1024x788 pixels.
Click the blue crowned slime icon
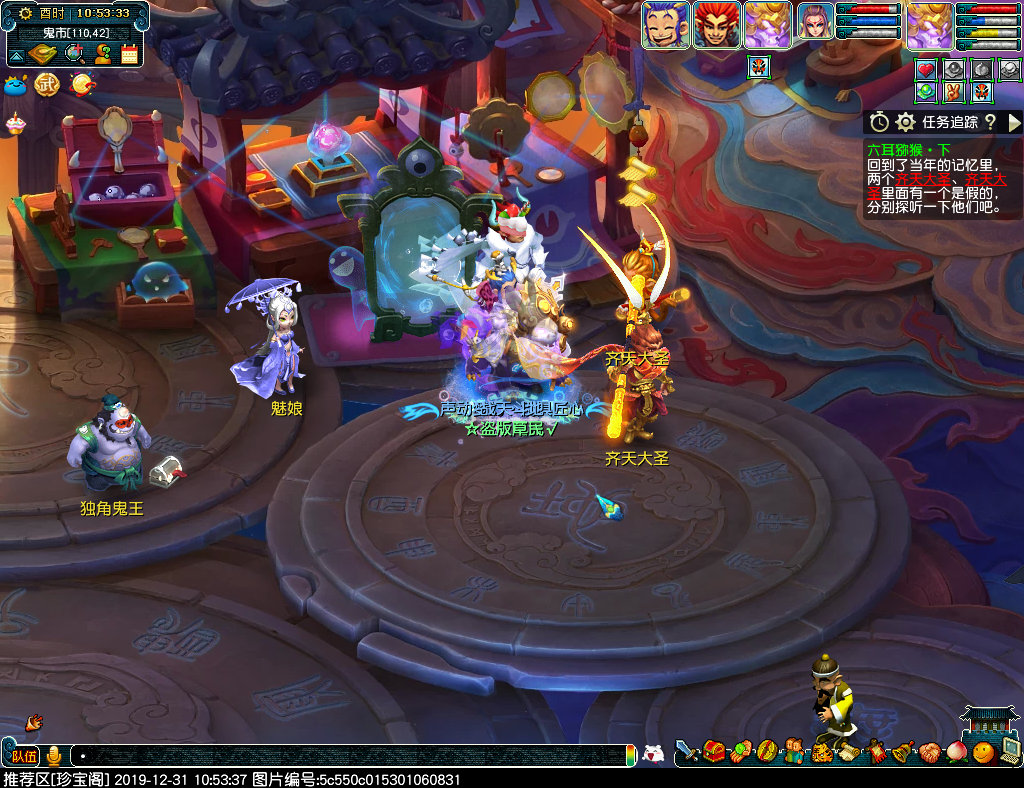point(16,85)
